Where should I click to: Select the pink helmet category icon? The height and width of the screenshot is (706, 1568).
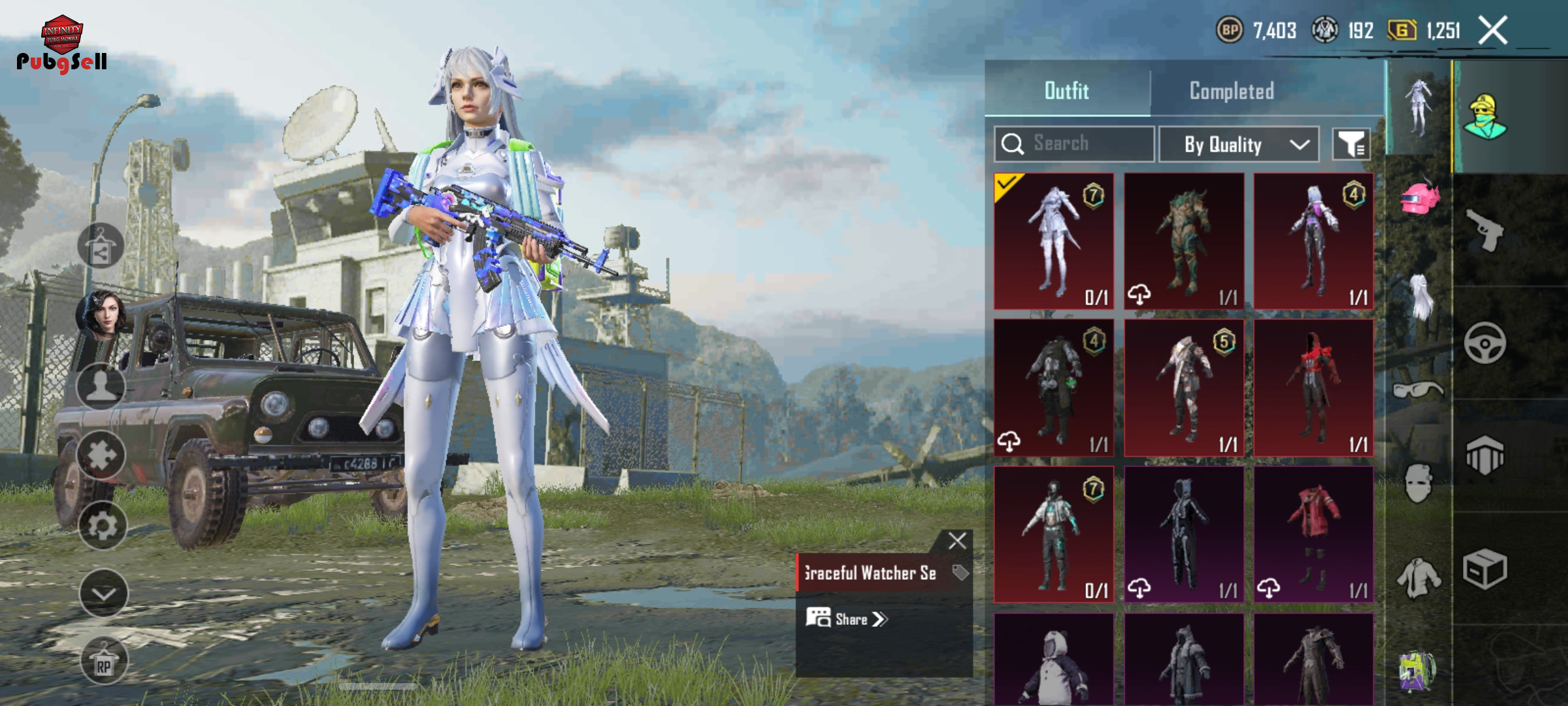[1419, 197]
